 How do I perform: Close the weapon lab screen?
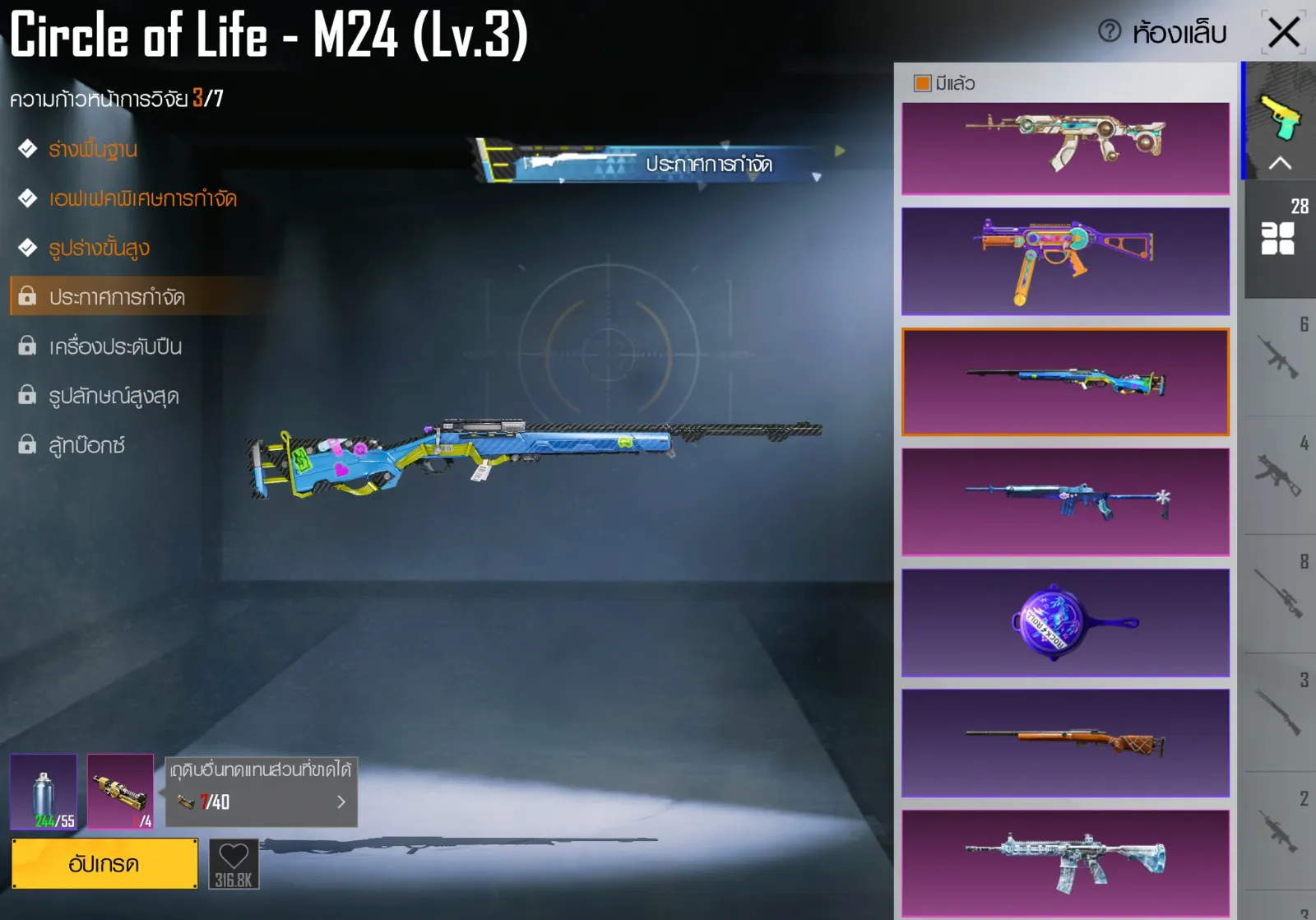coord(1283,33)
